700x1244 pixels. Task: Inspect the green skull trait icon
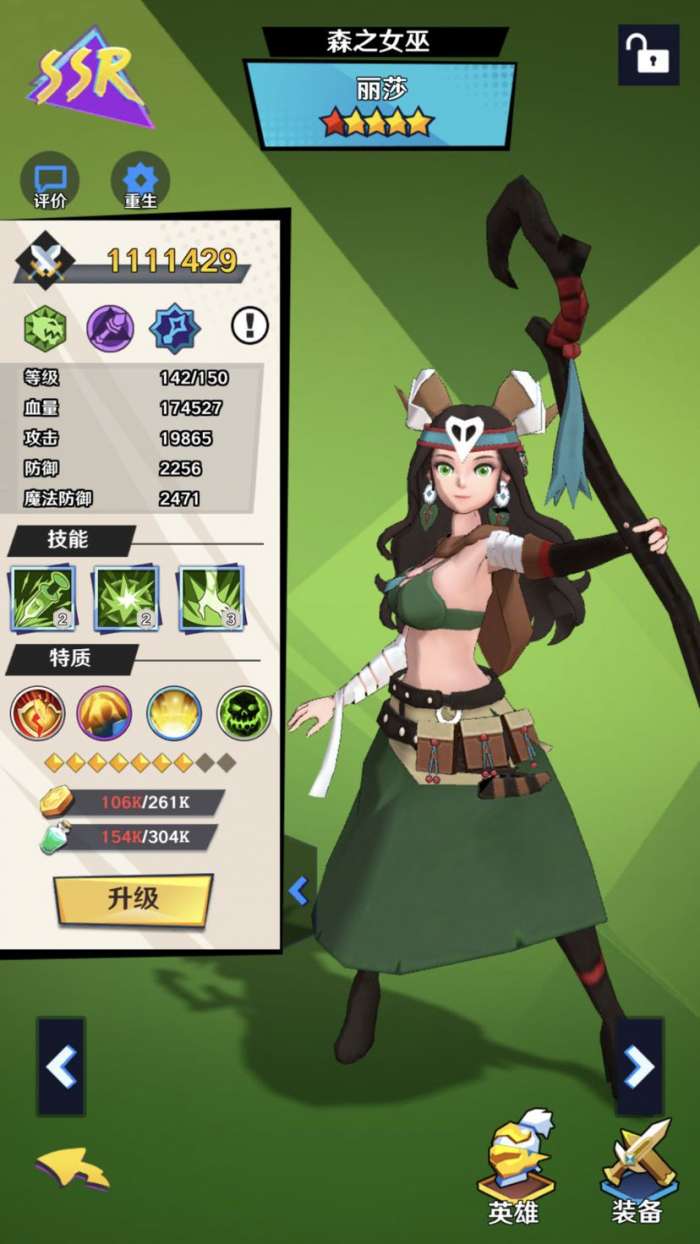244,713
